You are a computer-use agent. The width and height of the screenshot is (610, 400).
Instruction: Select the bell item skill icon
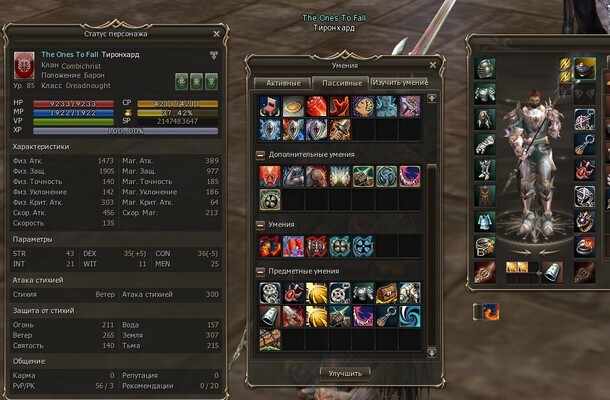(x=271, y=316)
